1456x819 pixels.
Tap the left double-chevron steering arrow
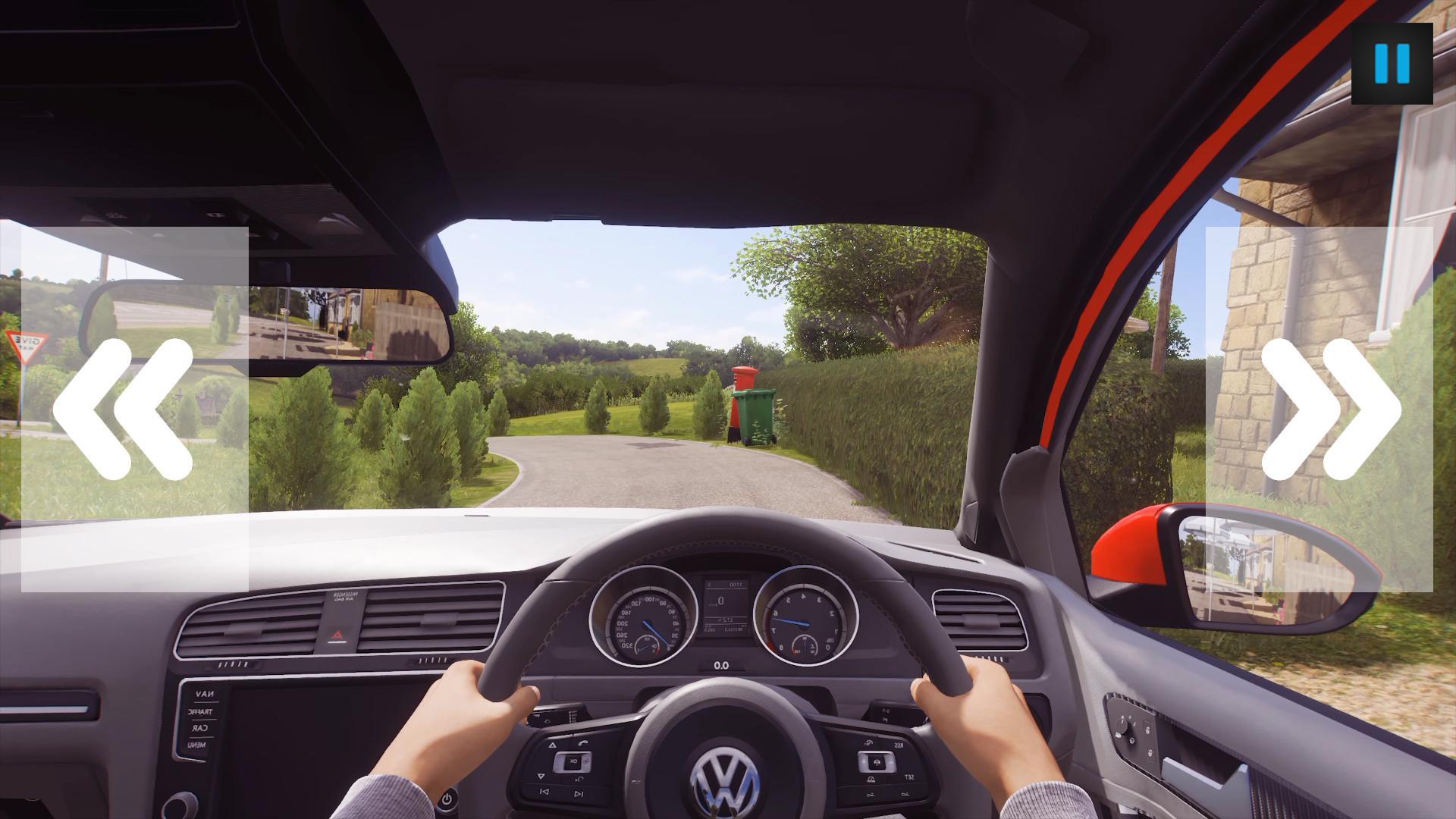click(124, 409)
